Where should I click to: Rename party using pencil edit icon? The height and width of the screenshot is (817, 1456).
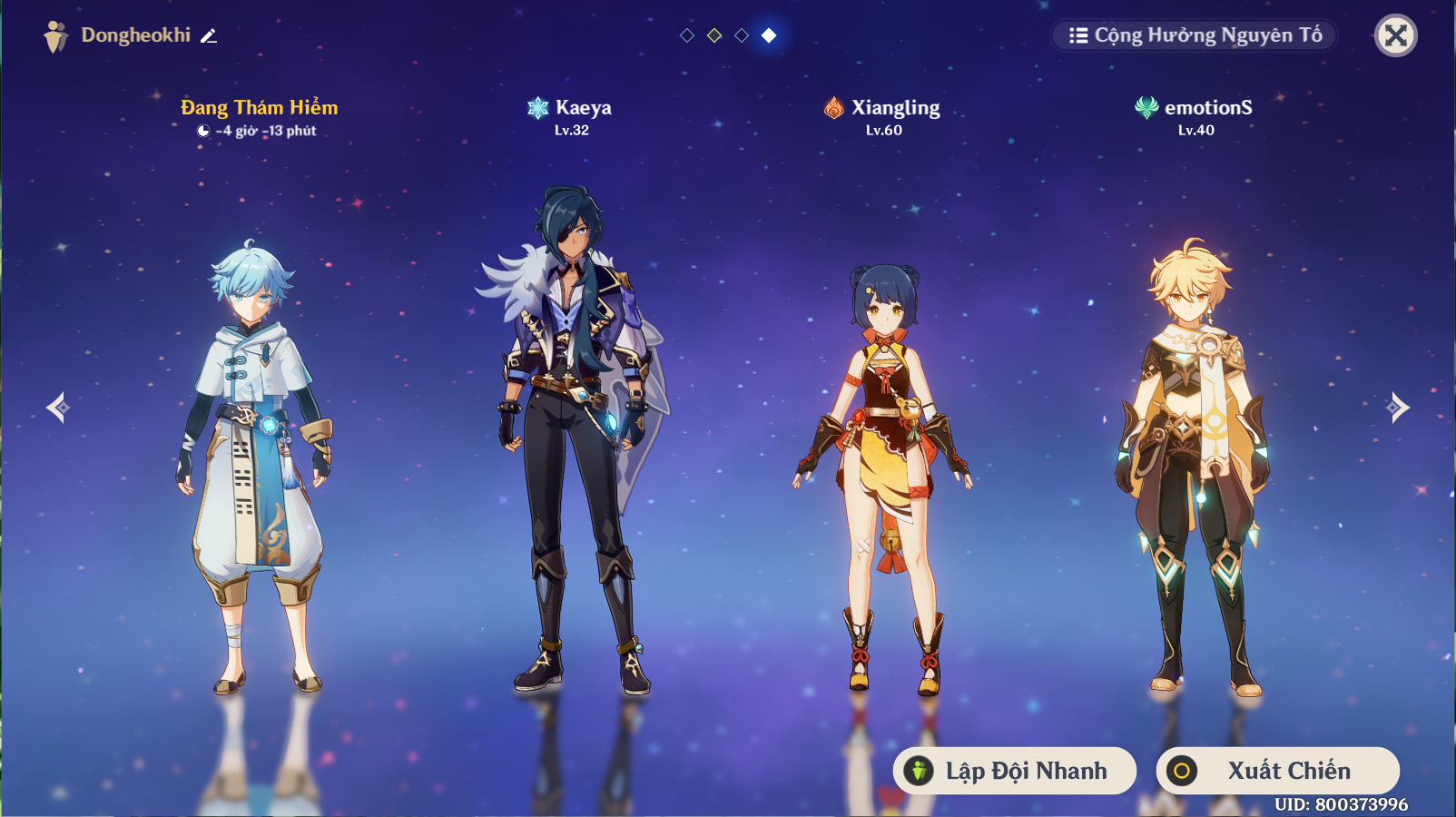(209, 36)
